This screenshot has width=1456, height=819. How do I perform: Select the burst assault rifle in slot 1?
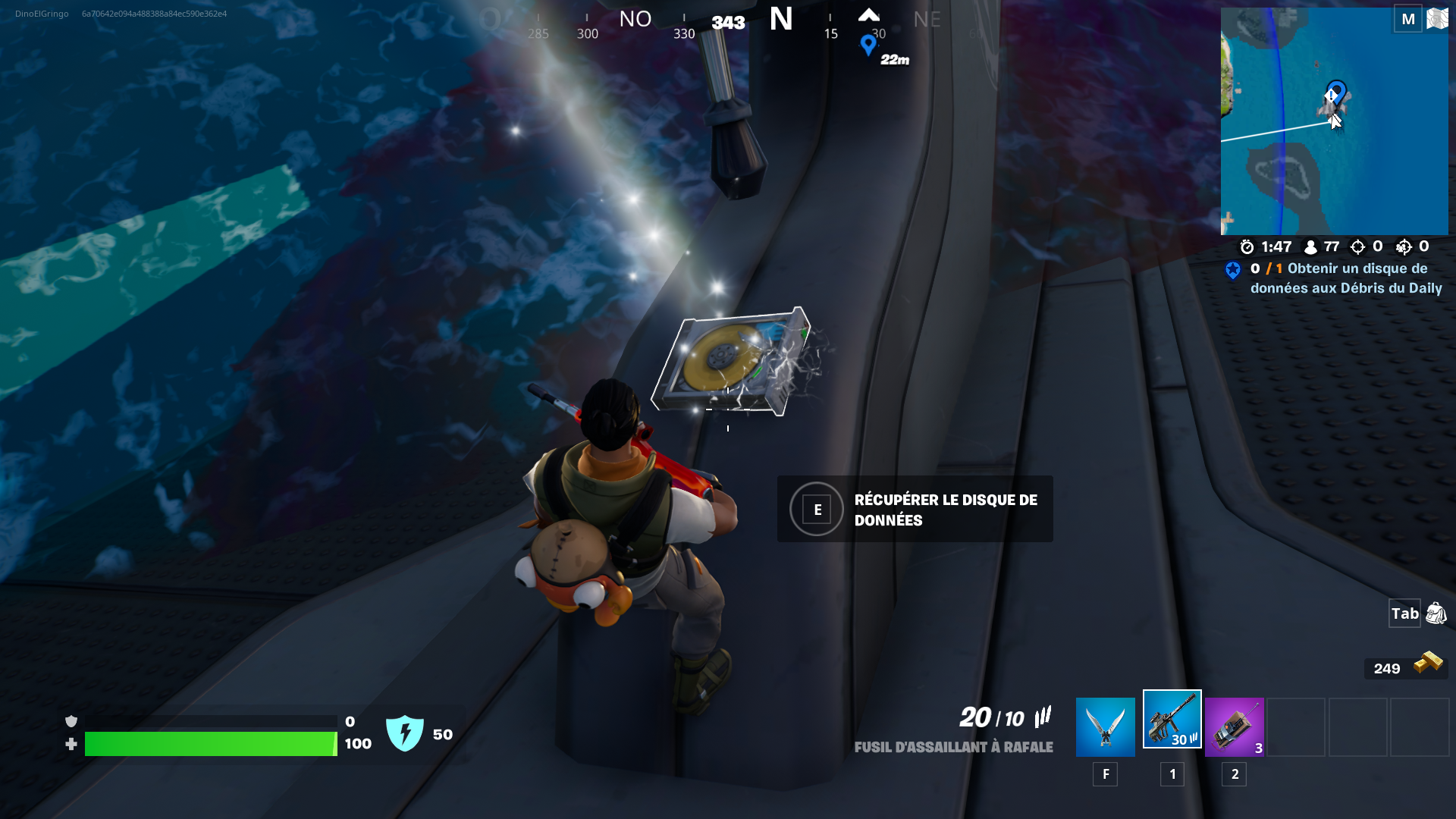1172,726
